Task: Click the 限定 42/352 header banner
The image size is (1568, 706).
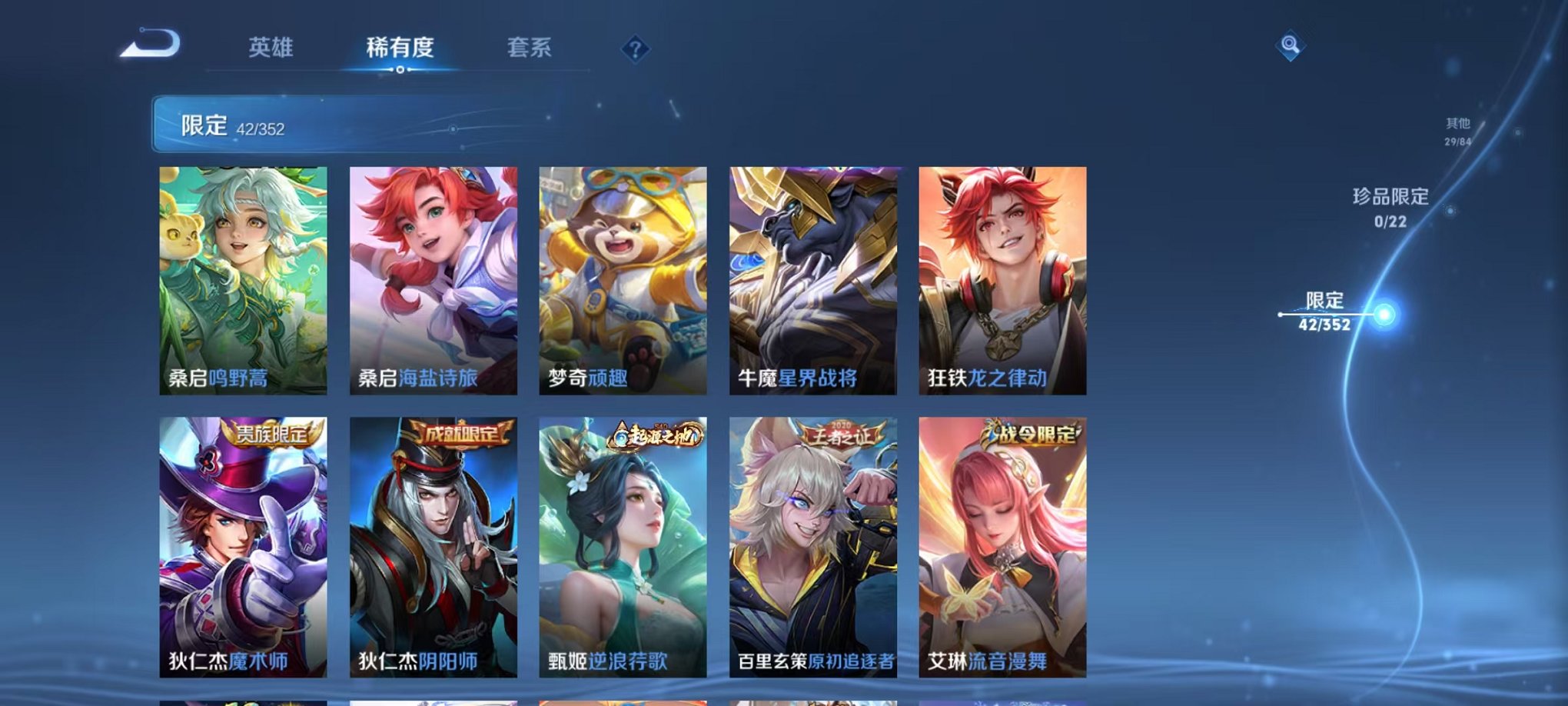Action: (x=307, y=124)
